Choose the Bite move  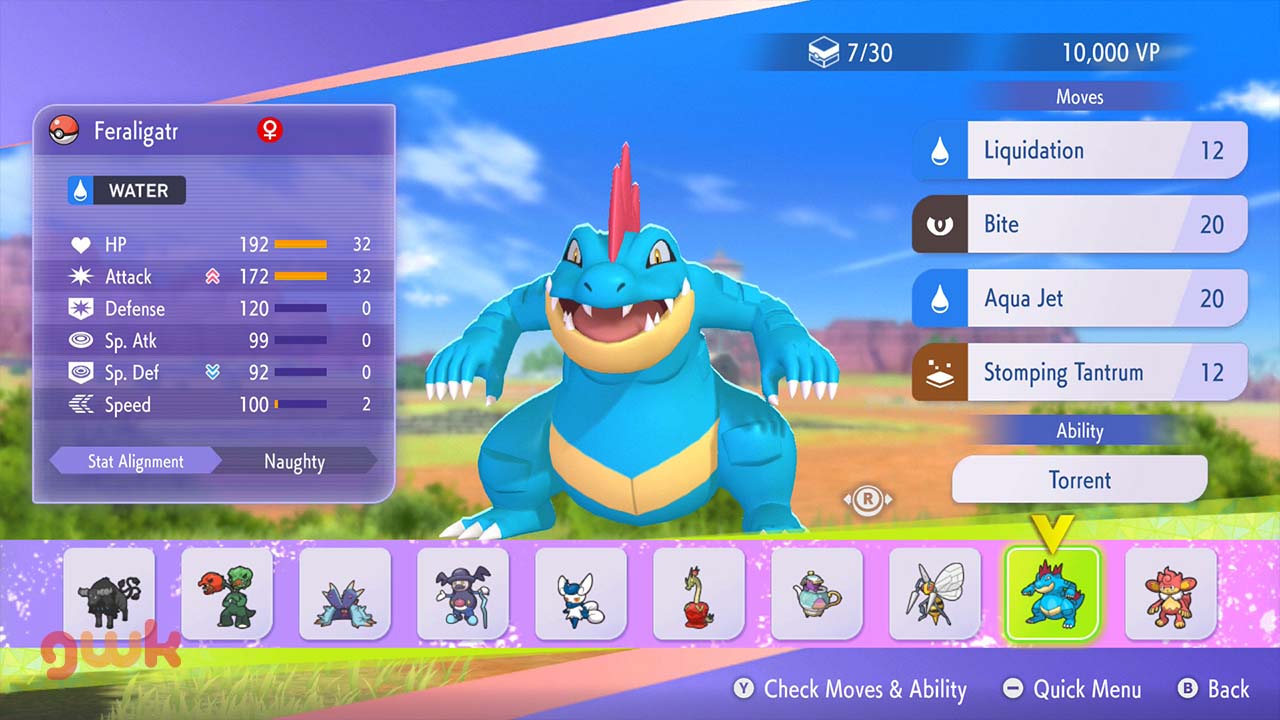pyautogui.click(x=1080, y=224)
